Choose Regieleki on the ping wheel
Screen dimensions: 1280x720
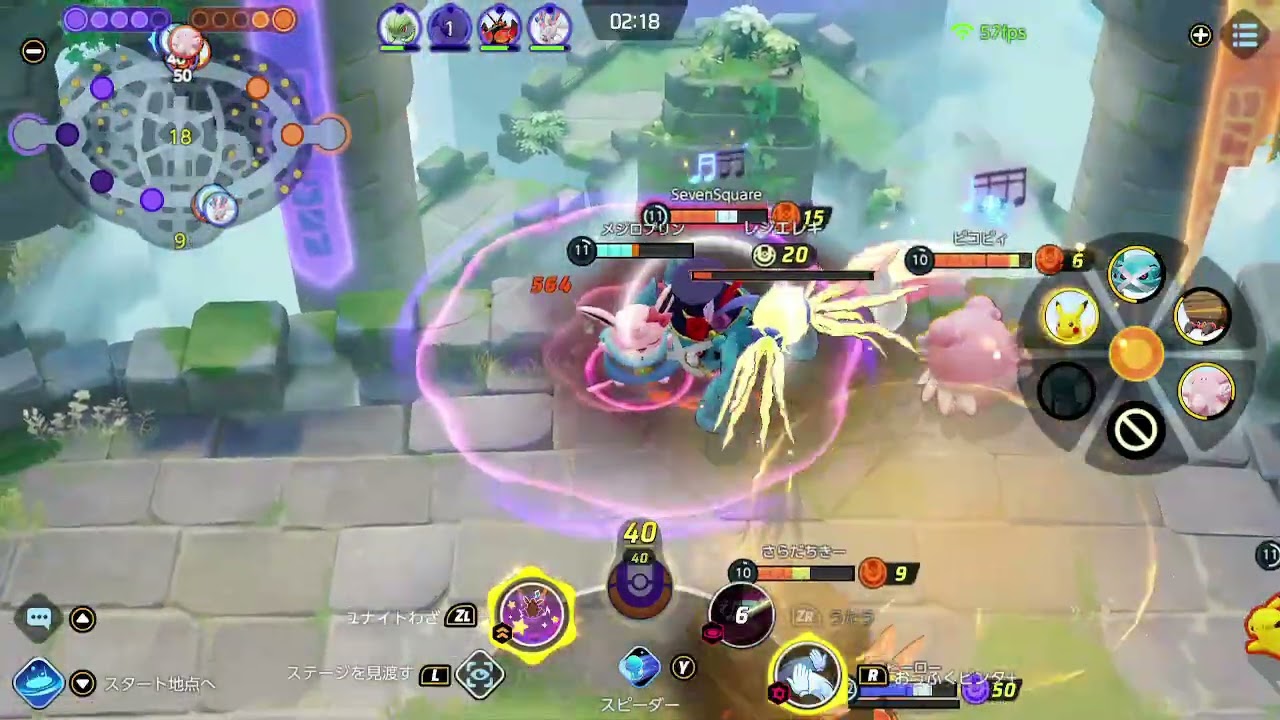point(1135,272)
